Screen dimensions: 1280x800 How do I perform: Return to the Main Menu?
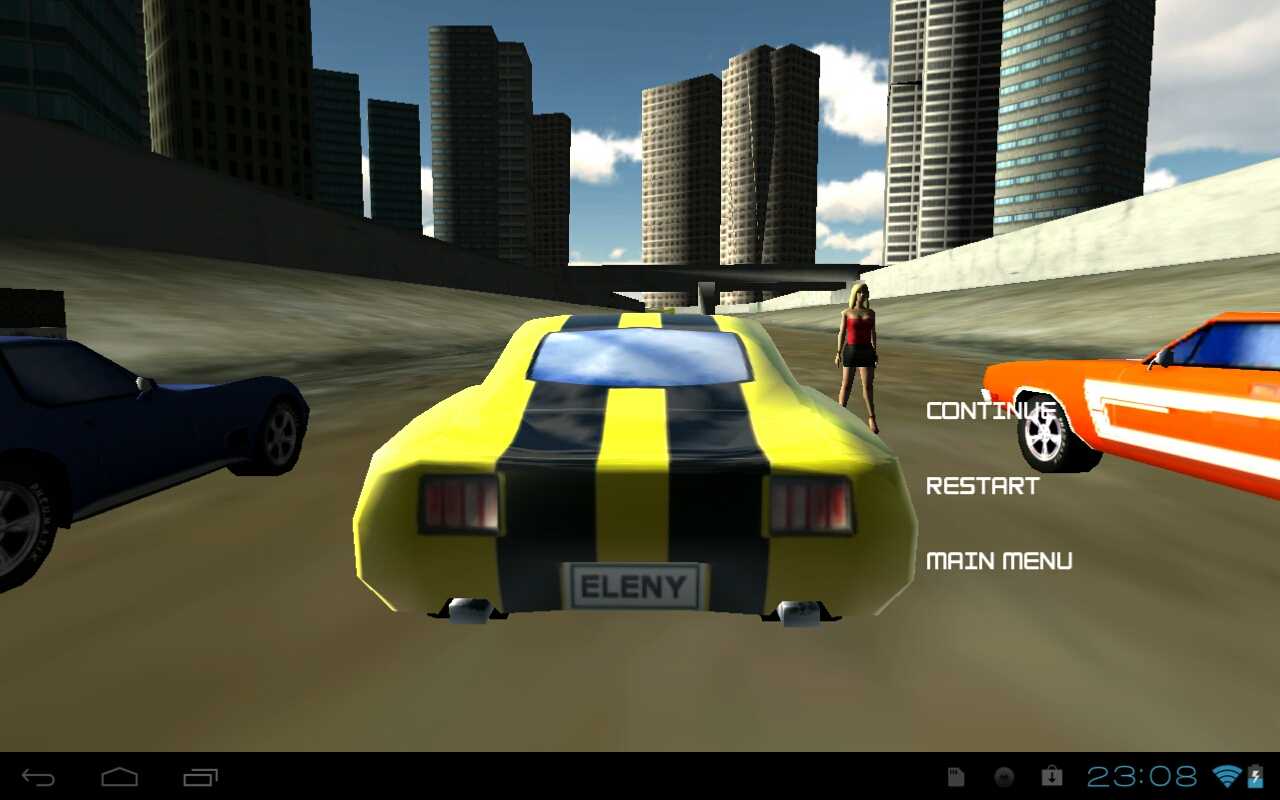coord(998,561)
